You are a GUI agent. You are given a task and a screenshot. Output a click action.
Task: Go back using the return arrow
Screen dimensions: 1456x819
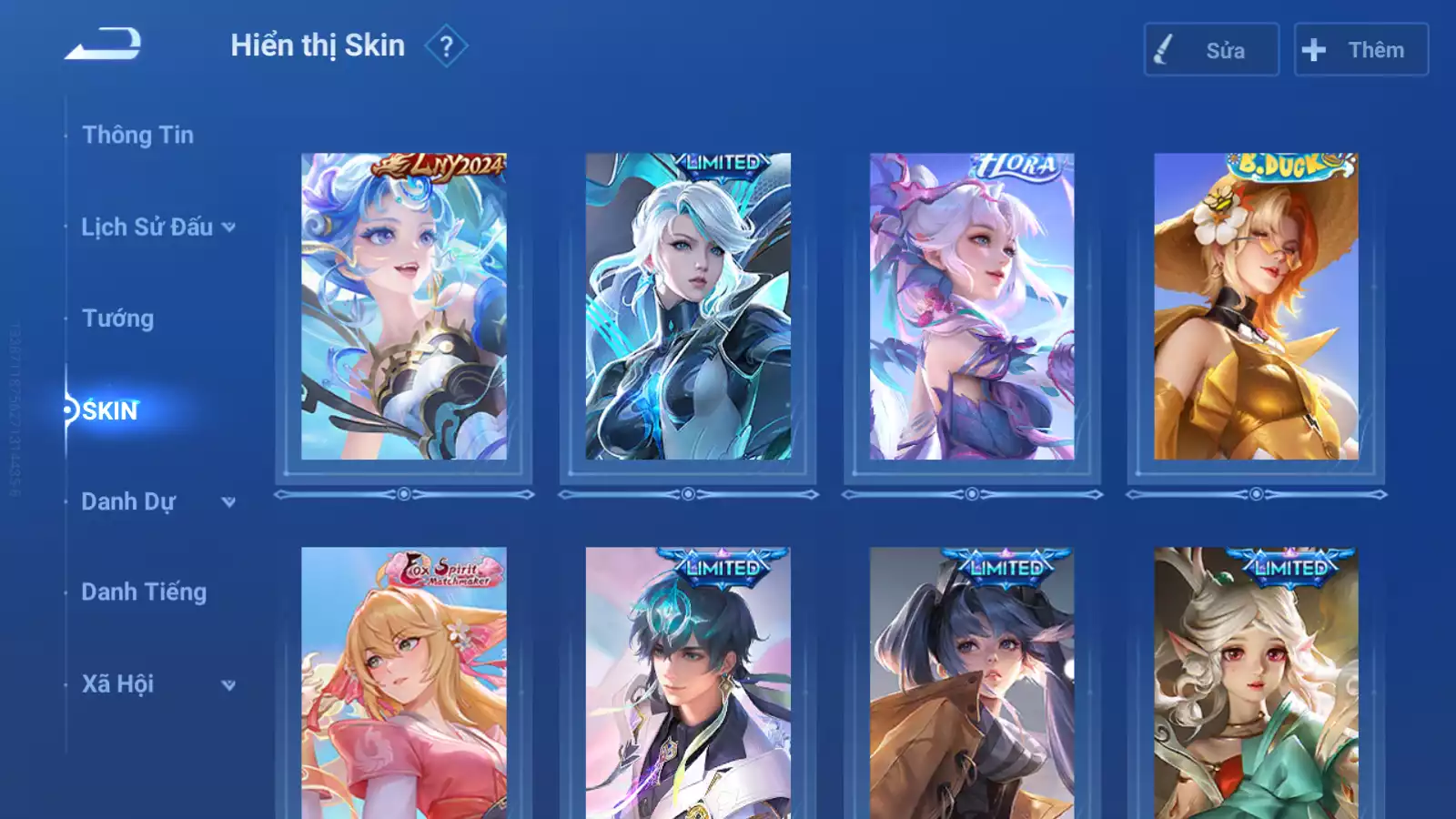[x=103, y=44]
